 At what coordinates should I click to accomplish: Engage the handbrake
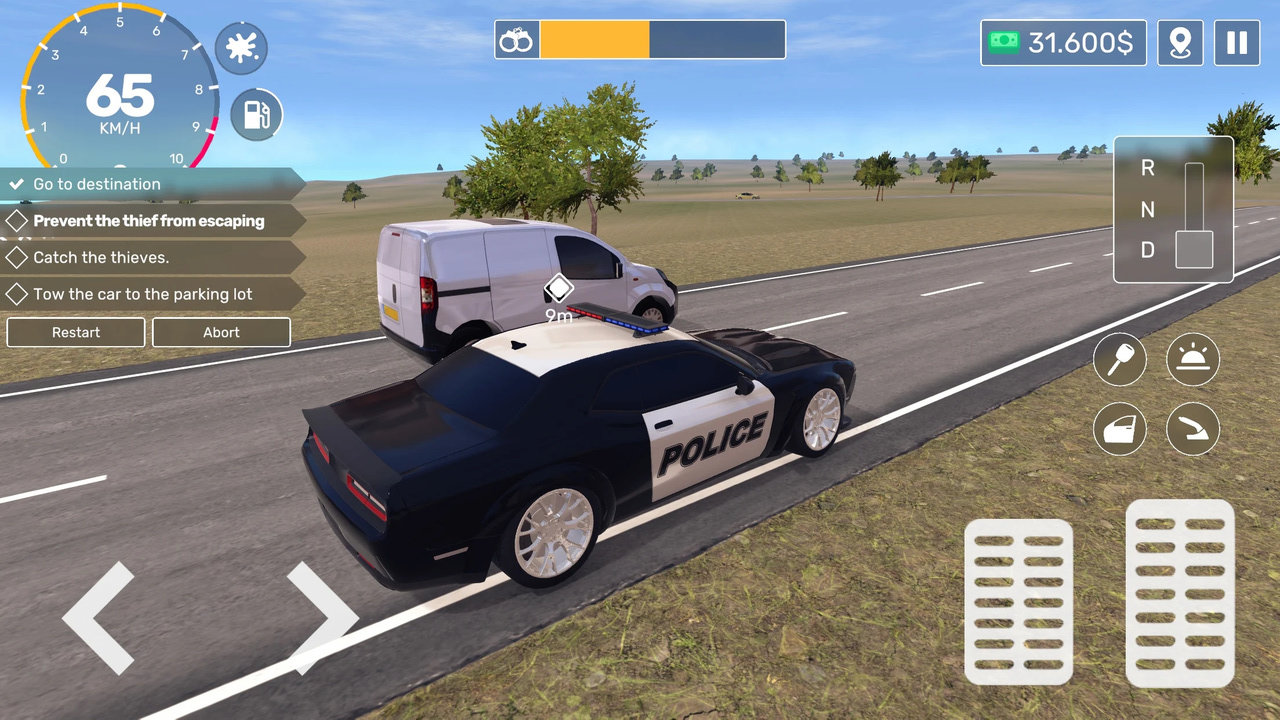[1192, 429]
